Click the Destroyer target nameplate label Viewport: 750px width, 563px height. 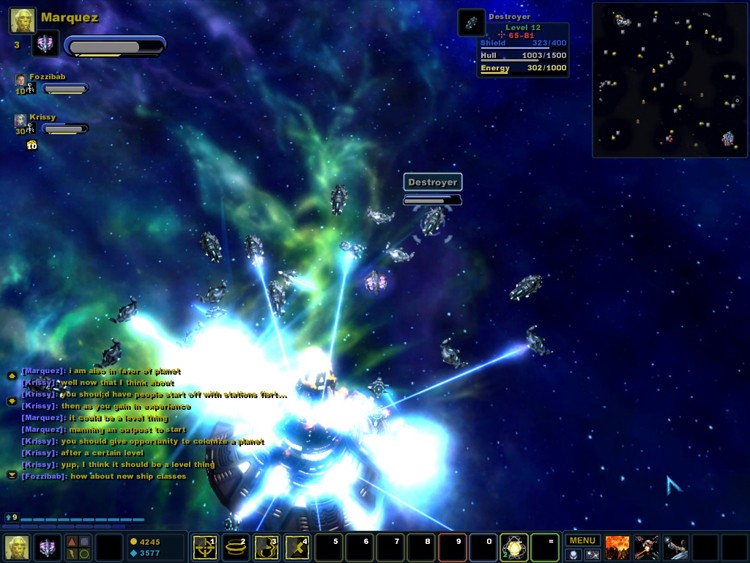click(432, 182)
